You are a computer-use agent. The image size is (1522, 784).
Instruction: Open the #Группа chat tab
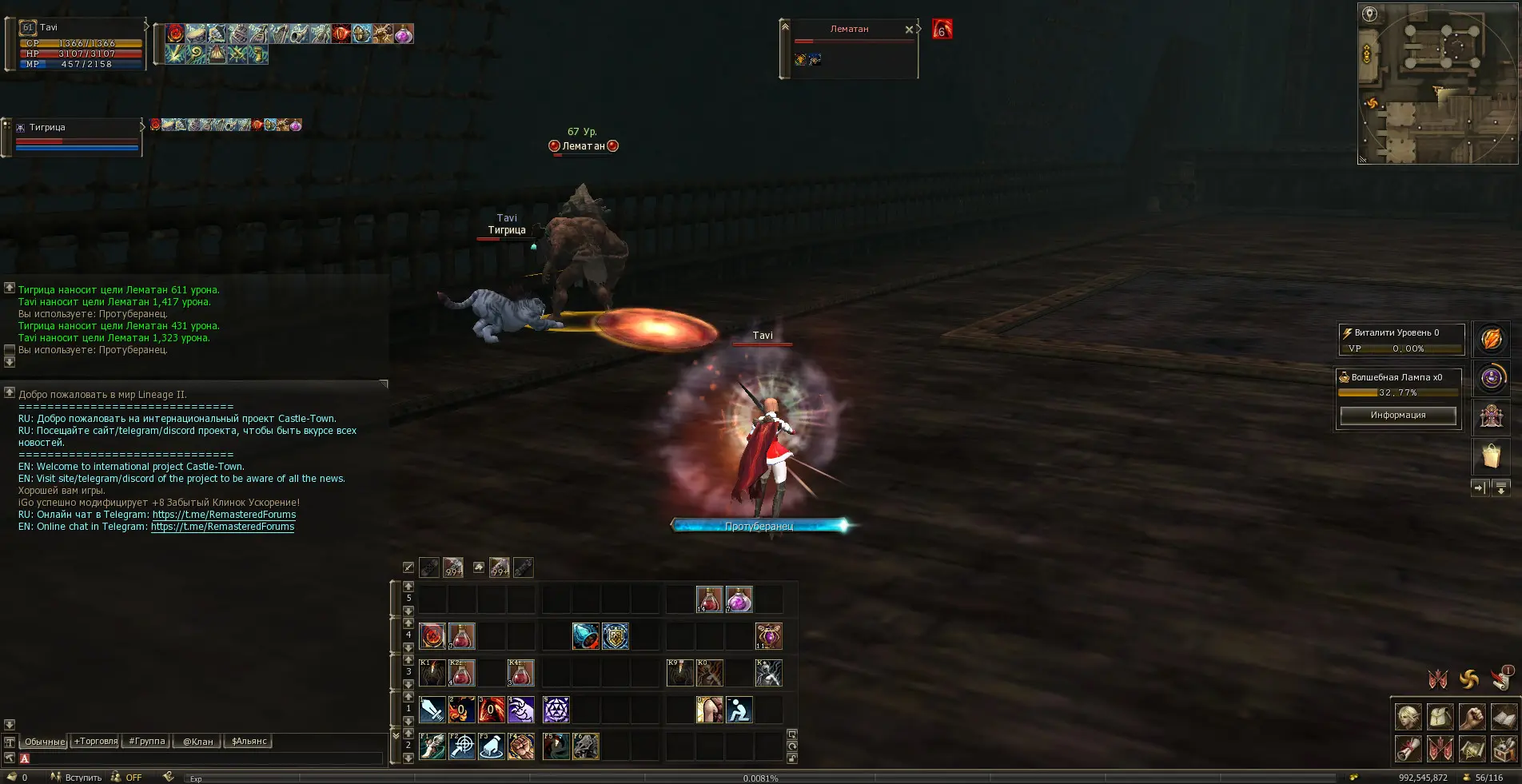point(147,742)
